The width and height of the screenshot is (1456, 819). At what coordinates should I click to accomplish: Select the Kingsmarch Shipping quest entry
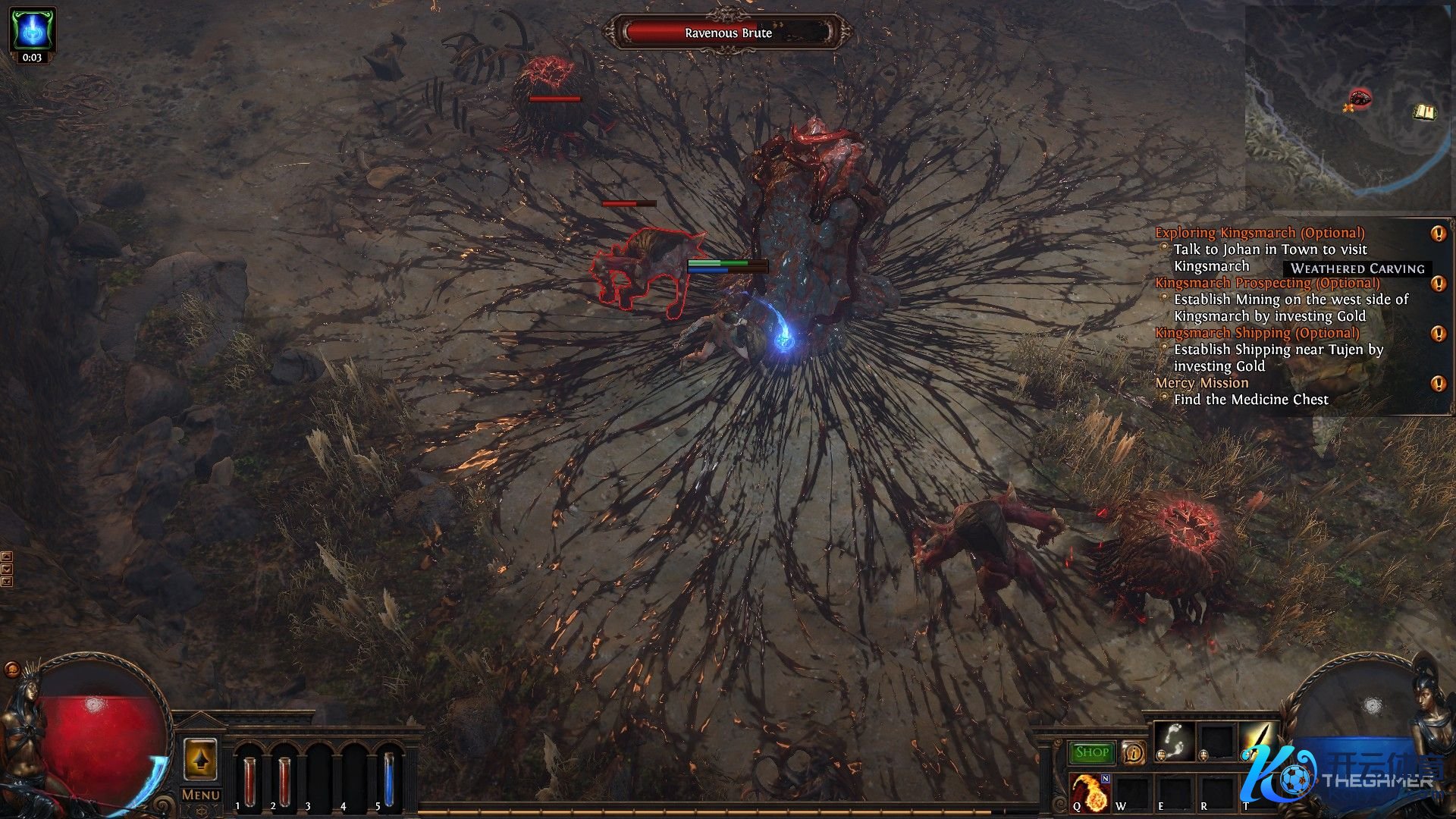(x=1257, y=333)
